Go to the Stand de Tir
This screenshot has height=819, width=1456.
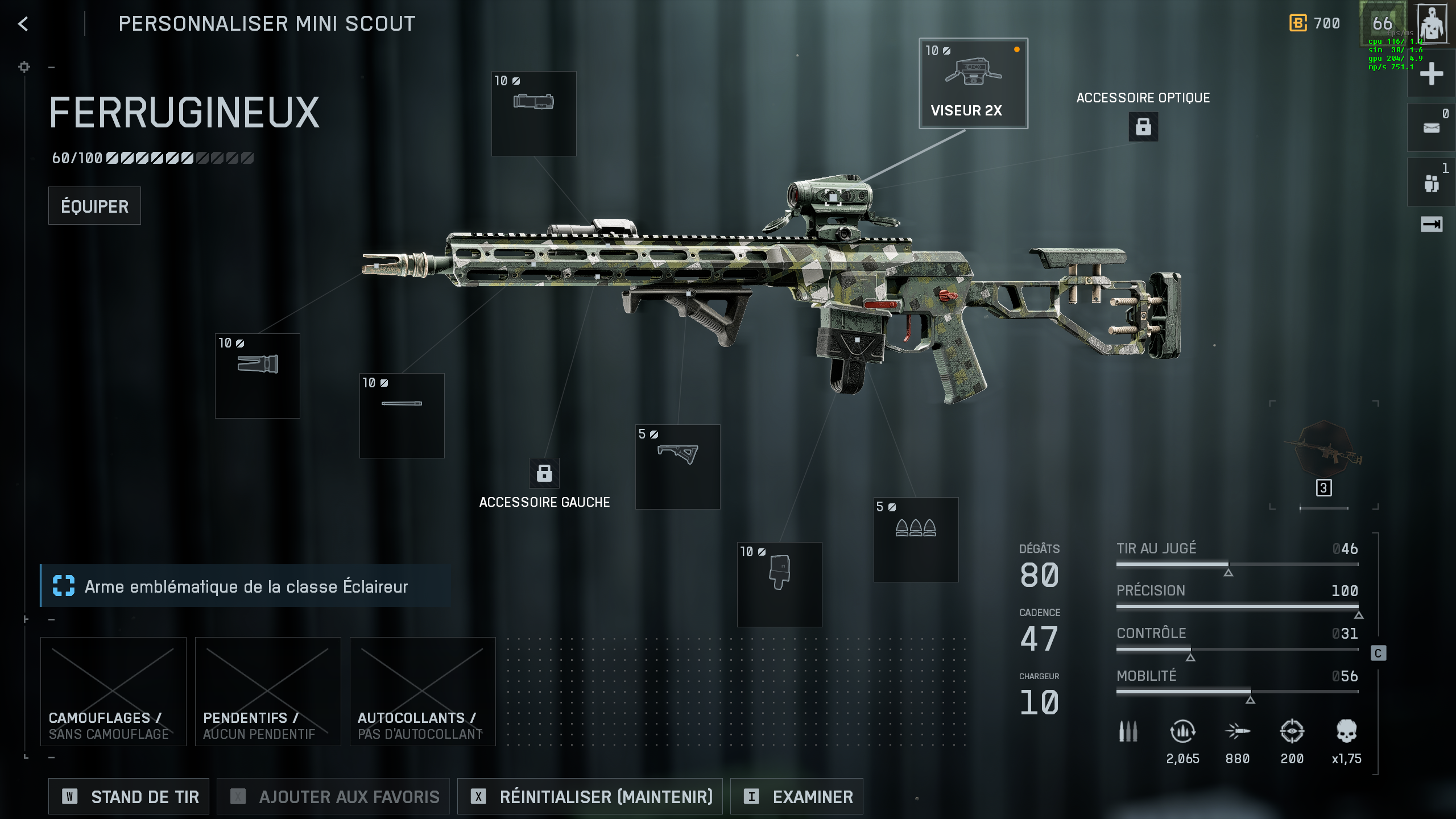point(129,796)
